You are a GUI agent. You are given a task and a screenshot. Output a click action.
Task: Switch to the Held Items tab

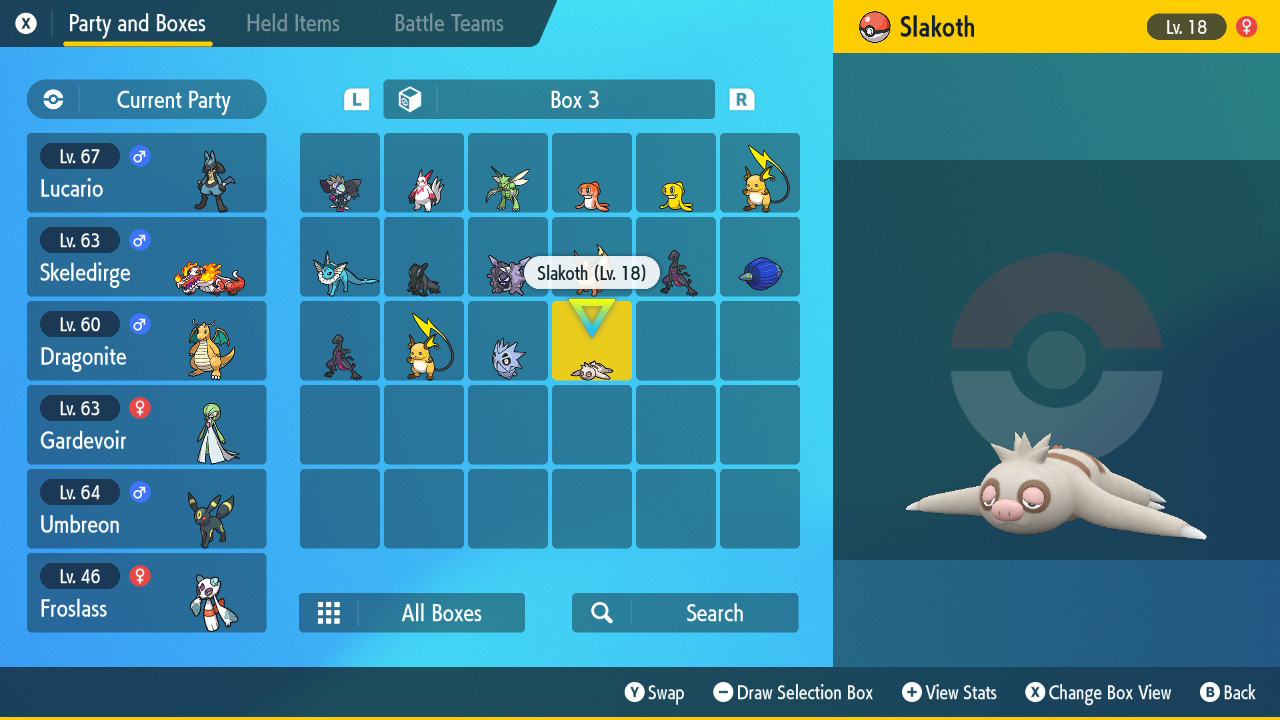coord(293,23)
